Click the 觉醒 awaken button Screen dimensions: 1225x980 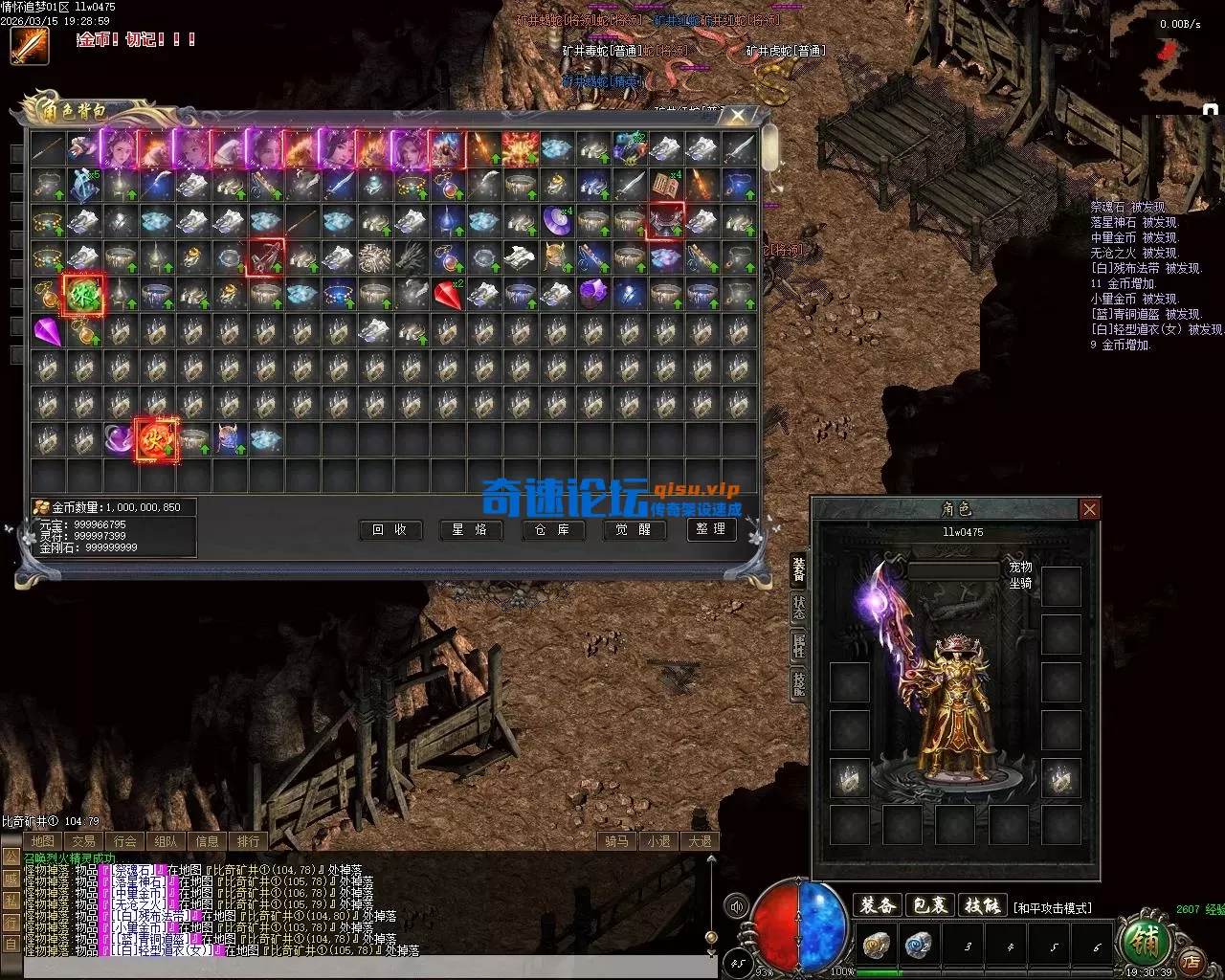point(634,529)
